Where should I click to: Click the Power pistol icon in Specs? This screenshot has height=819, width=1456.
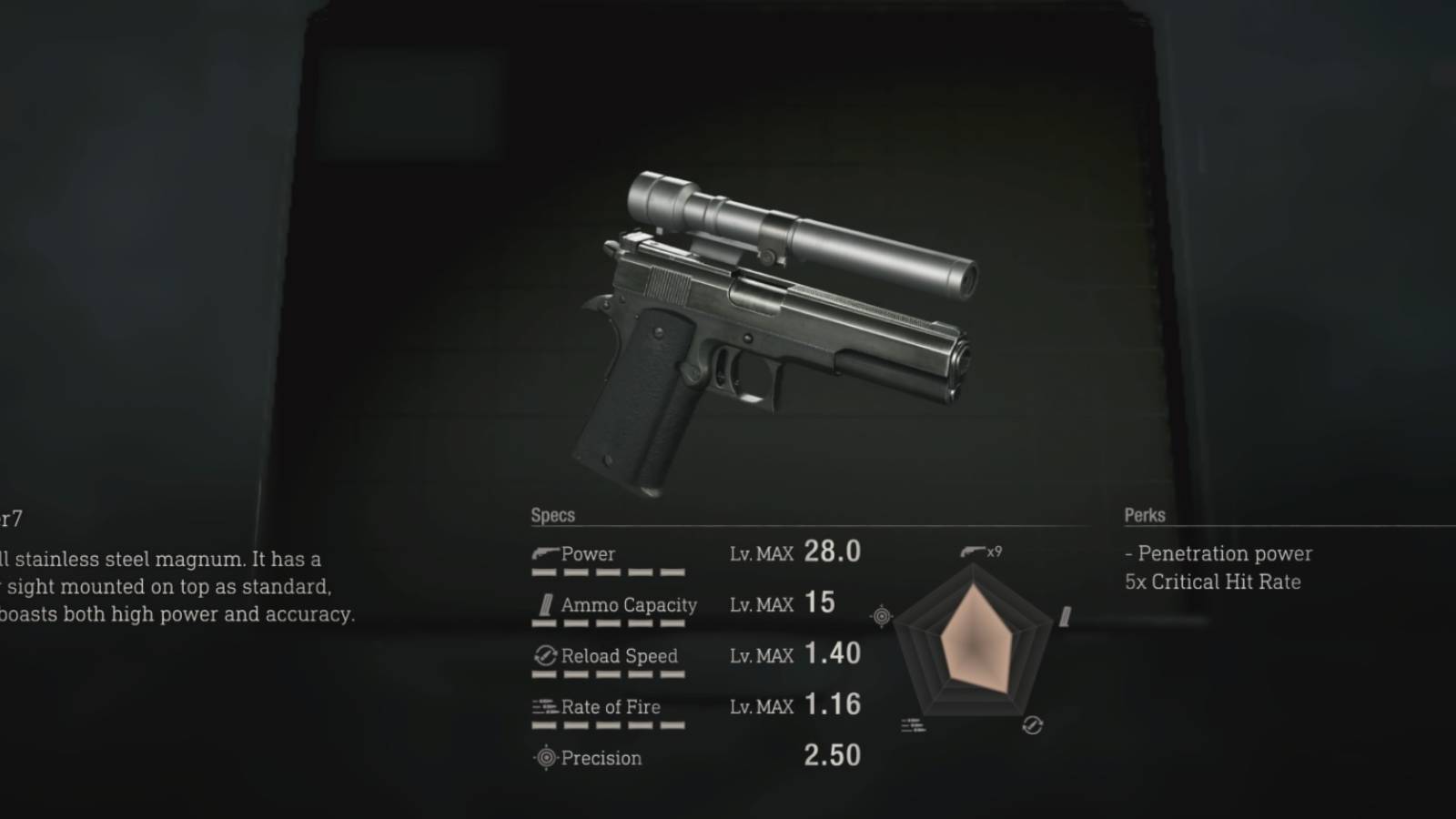click(544, 551)
